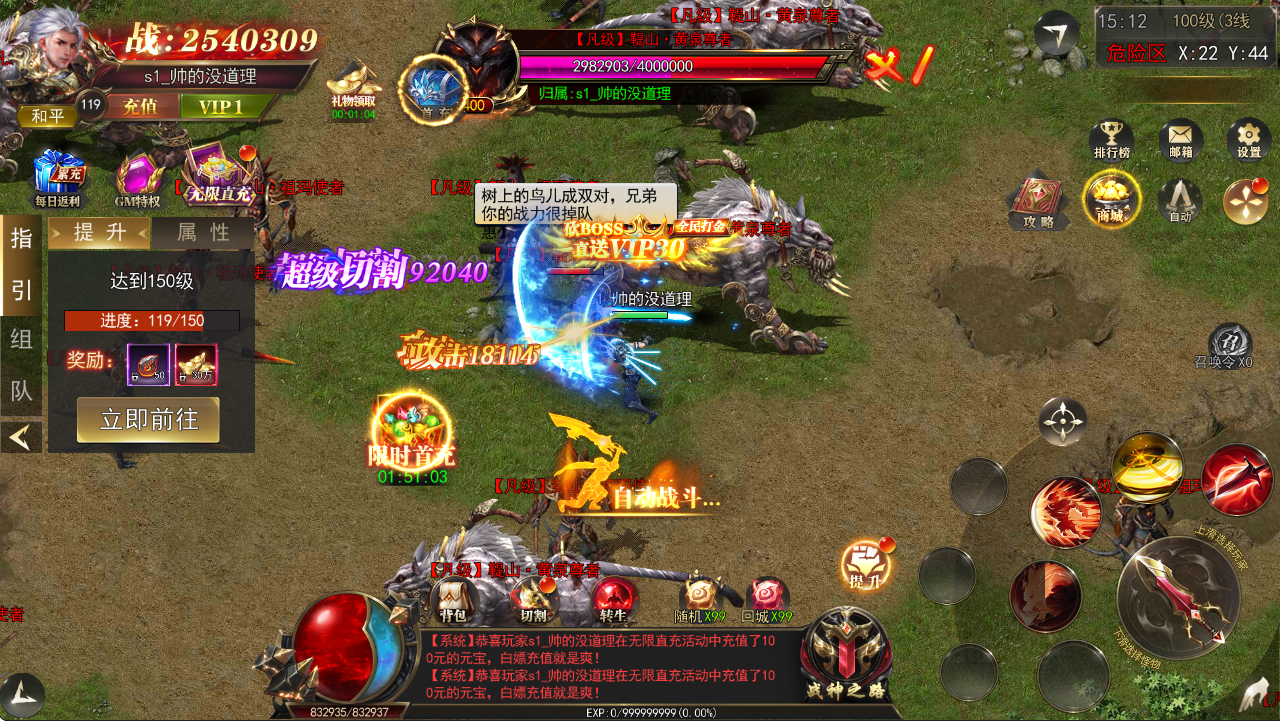Open the 转生 rebirth menu
This screenshot has width=1280, height=721.
614,600
